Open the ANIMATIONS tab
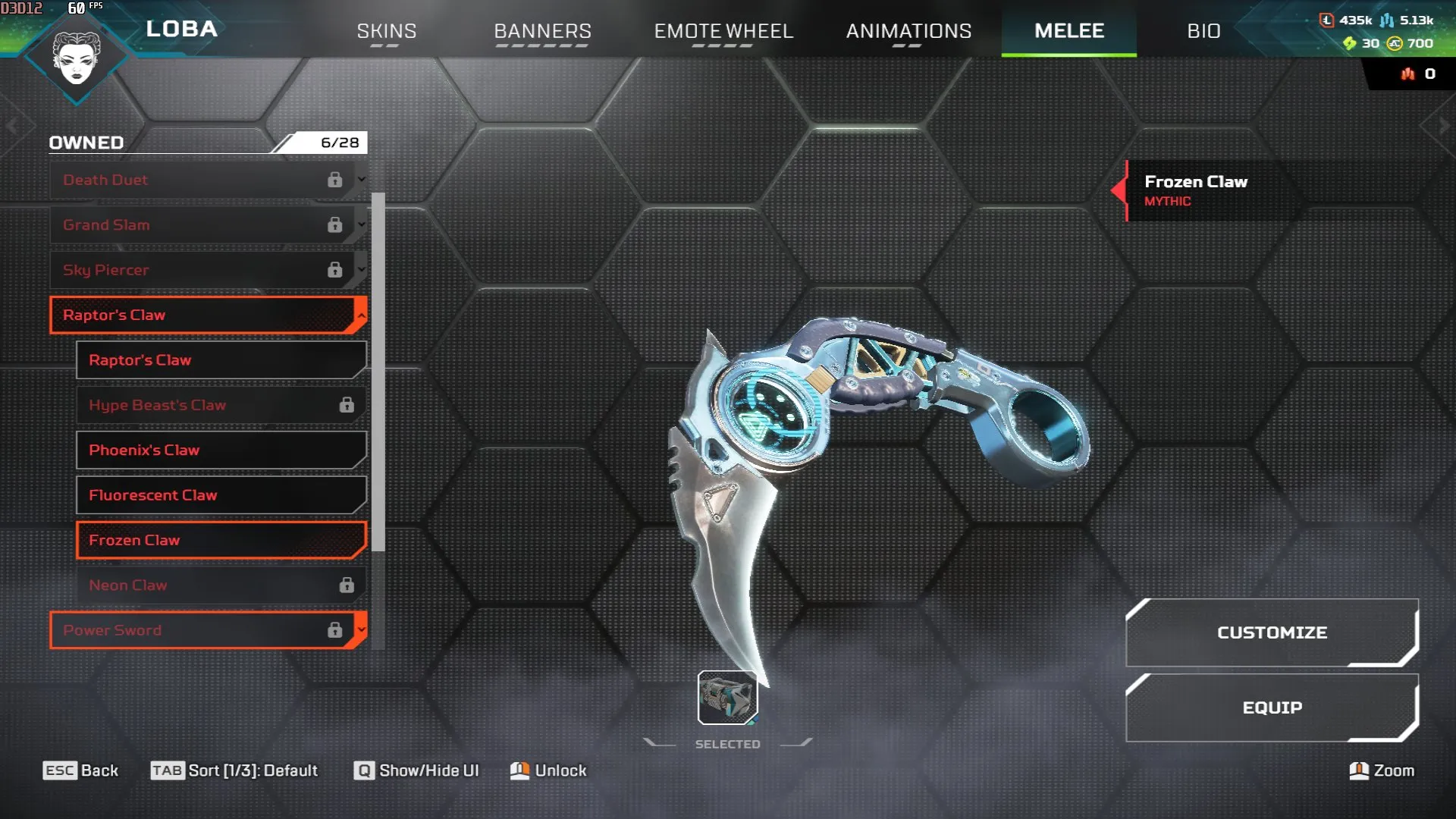This screenshot has width=1456, height=819. pos(909,31)
